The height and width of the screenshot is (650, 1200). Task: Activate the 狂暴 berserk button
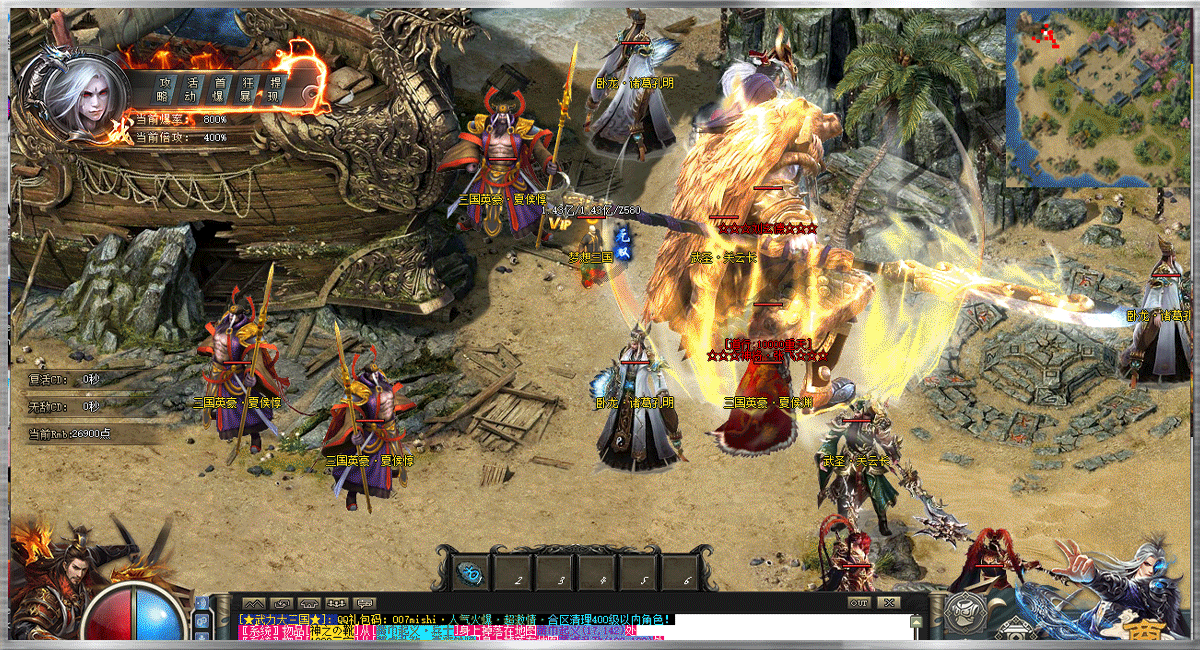click(246, 89)
